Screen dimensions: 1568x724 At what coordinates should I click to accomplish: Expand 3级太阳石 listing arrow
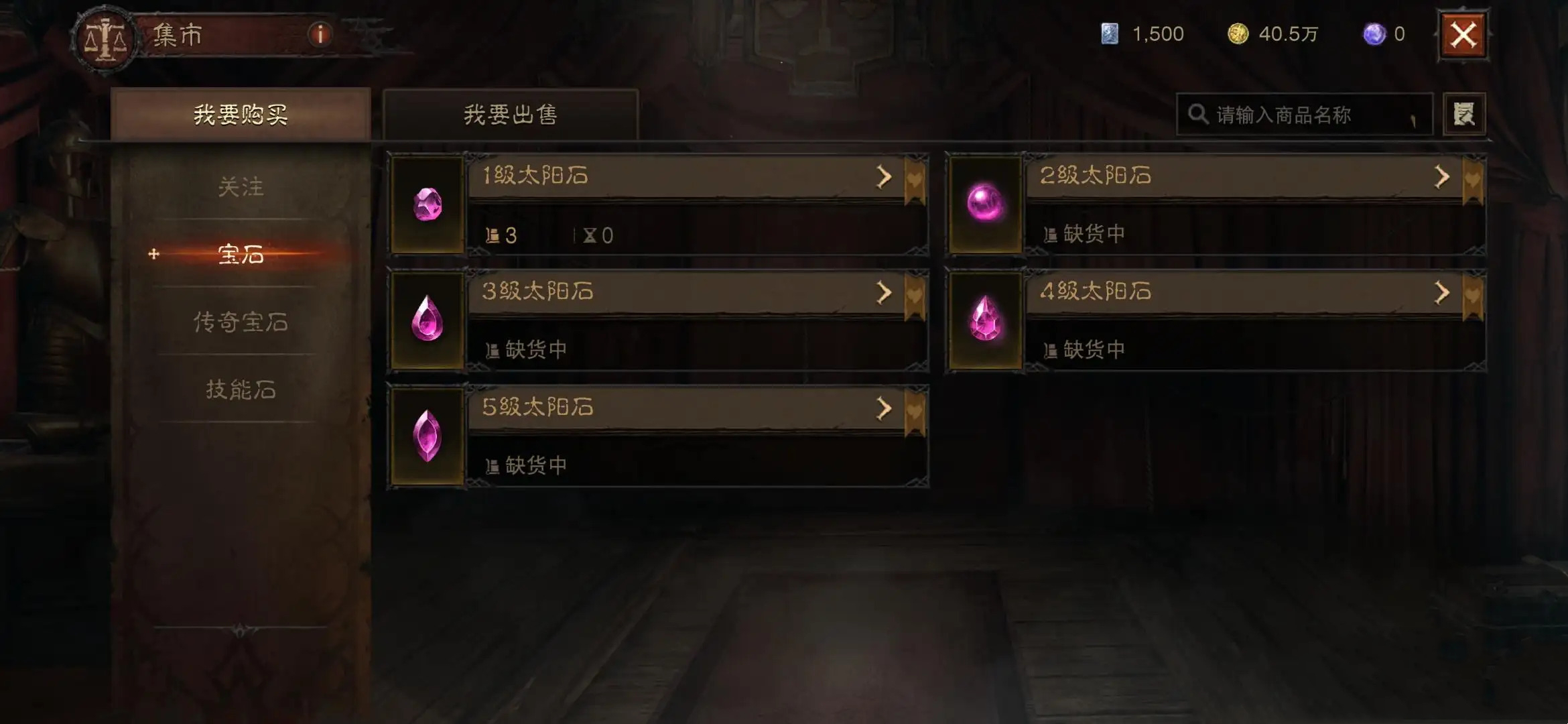point(885,293)
